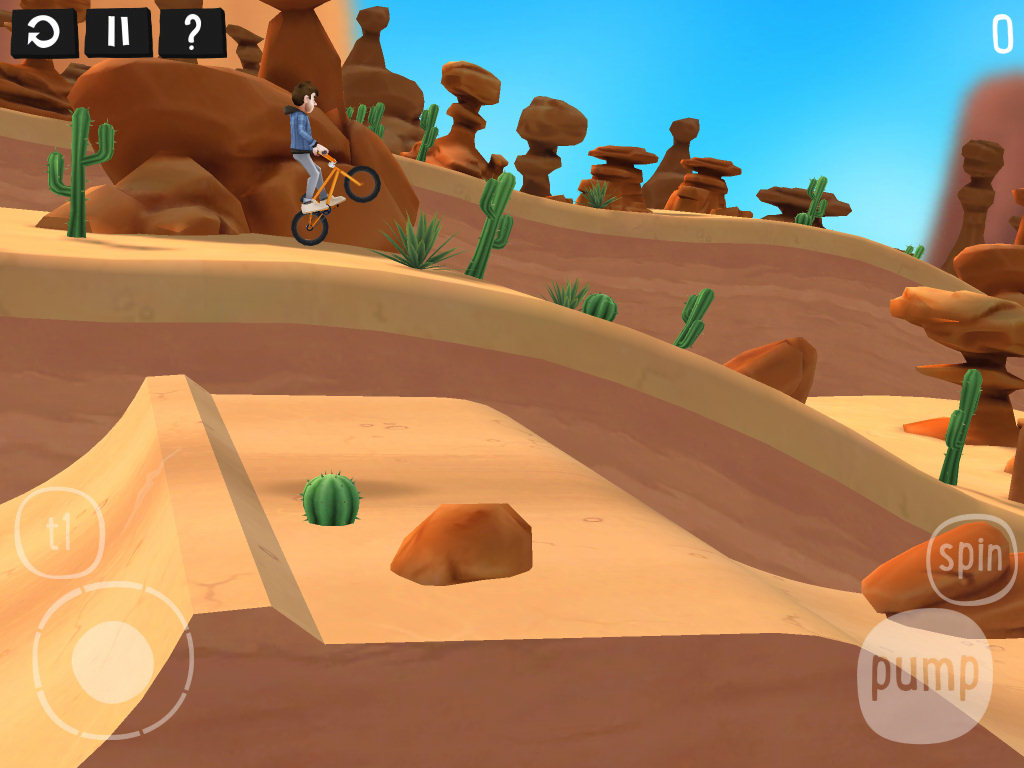1024x768 pixels.
Task: Tap the pump button
Action: (924, 675)
